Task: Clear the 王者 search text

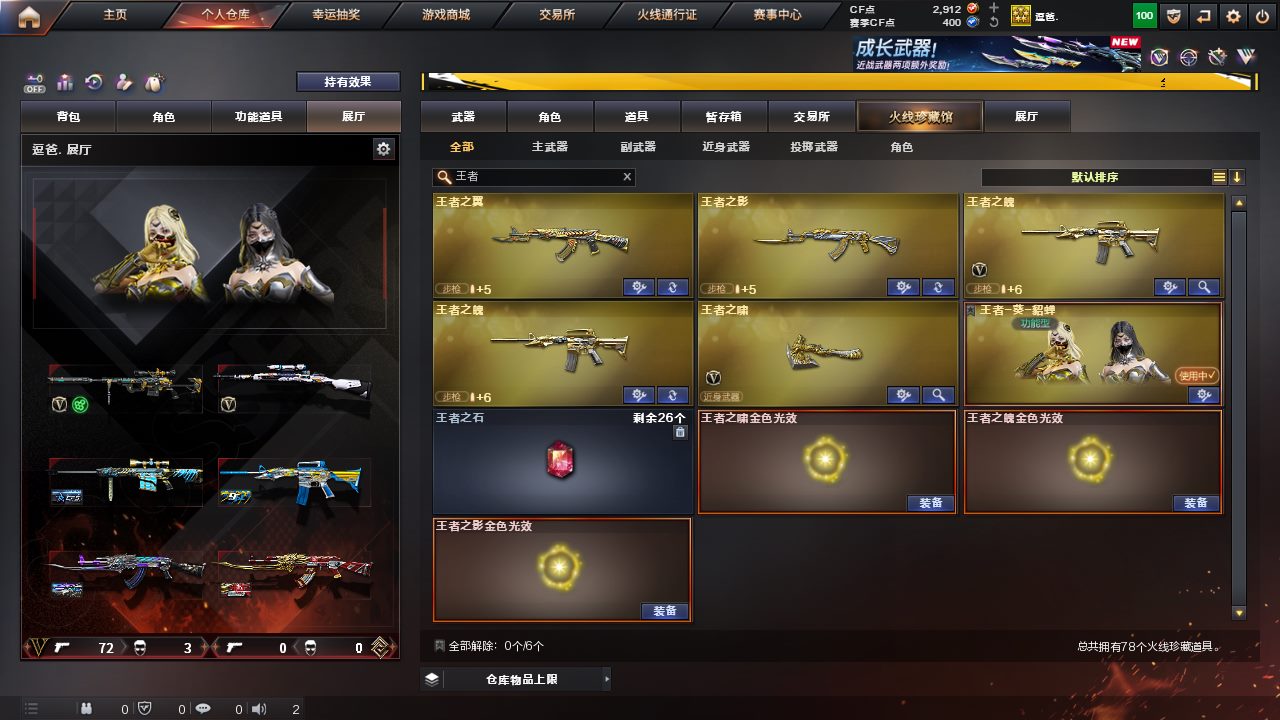Action: [x=627, y=177]
